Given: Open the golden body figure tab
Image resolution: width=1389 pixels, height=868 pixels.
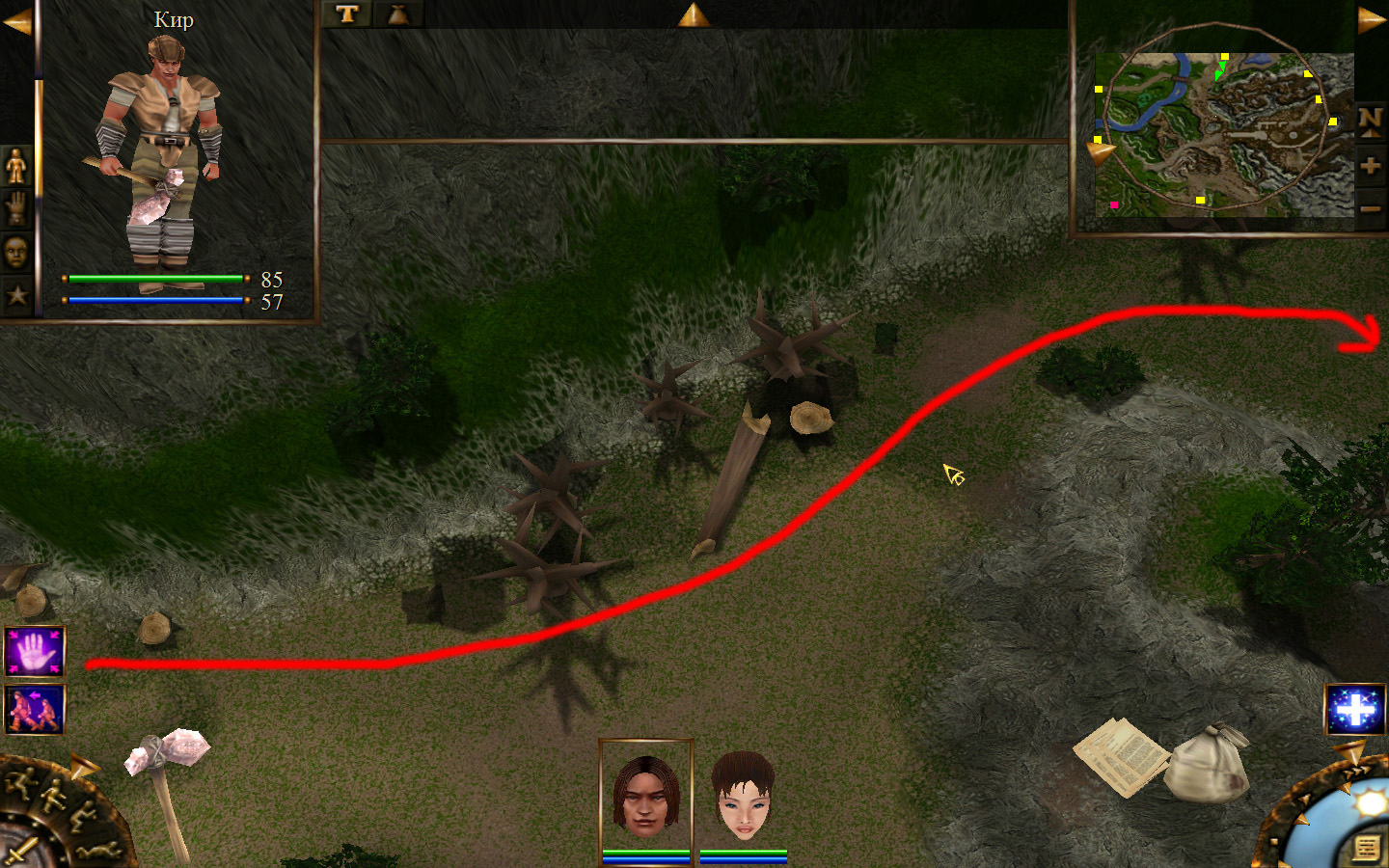Looking at the screenshot, I should point(16,168).
